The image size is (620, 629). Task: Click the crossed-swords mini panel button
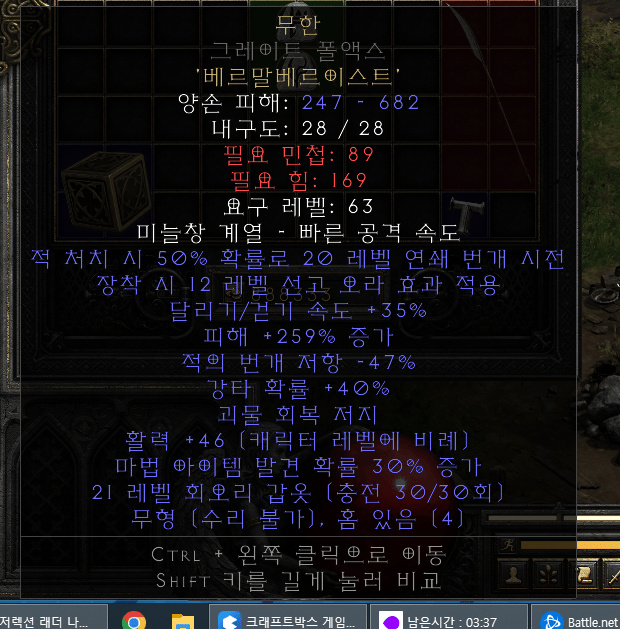[610, 574]
